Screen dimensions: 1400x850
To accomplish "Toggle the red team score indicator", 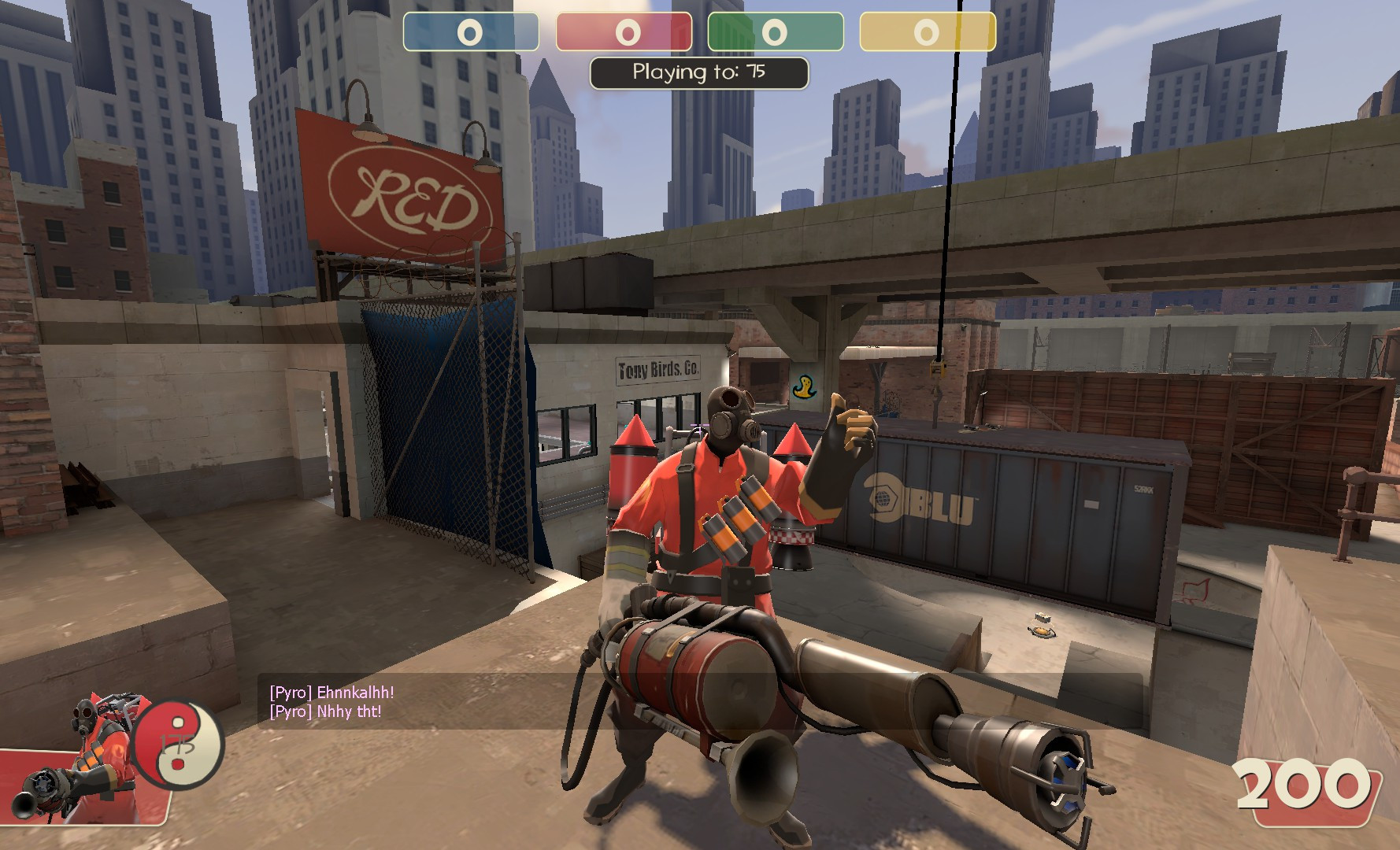I will click(x=624, y=33).
